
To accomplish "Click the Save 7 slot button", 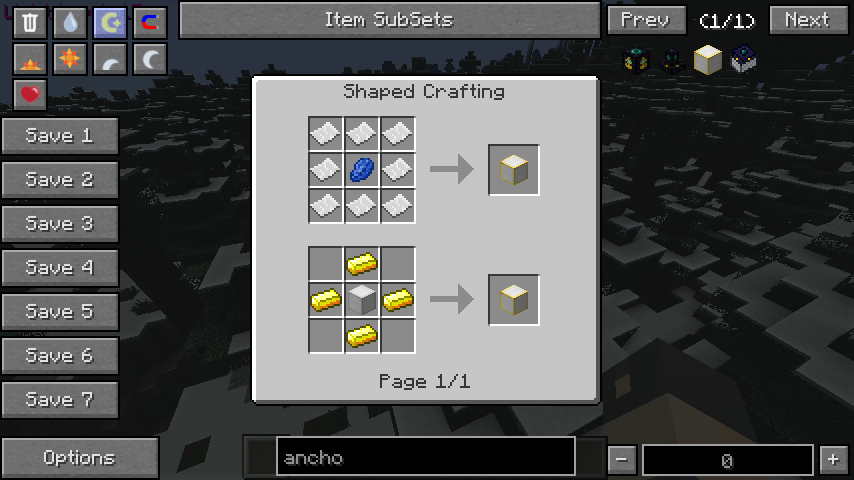I will [x=60, y=400].
